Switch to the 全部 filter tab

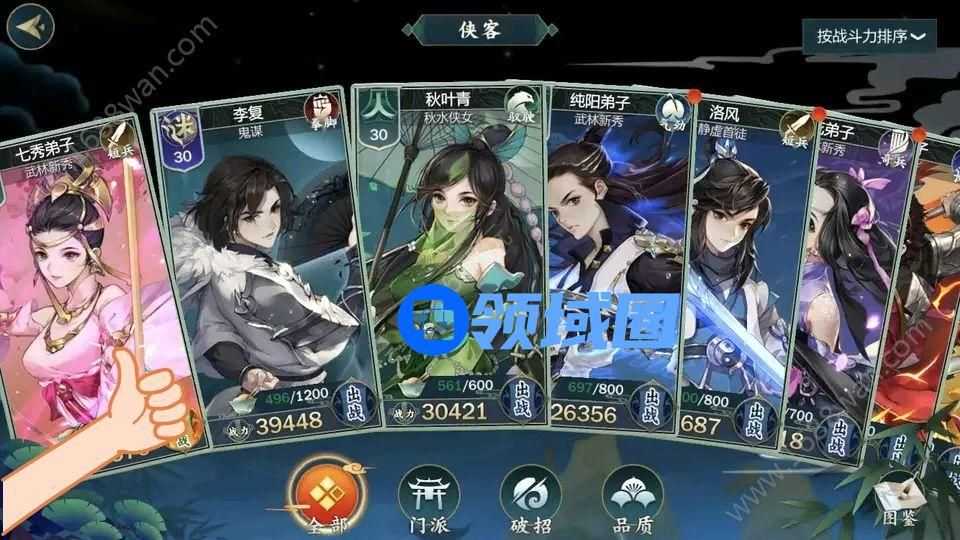(321, 497)
